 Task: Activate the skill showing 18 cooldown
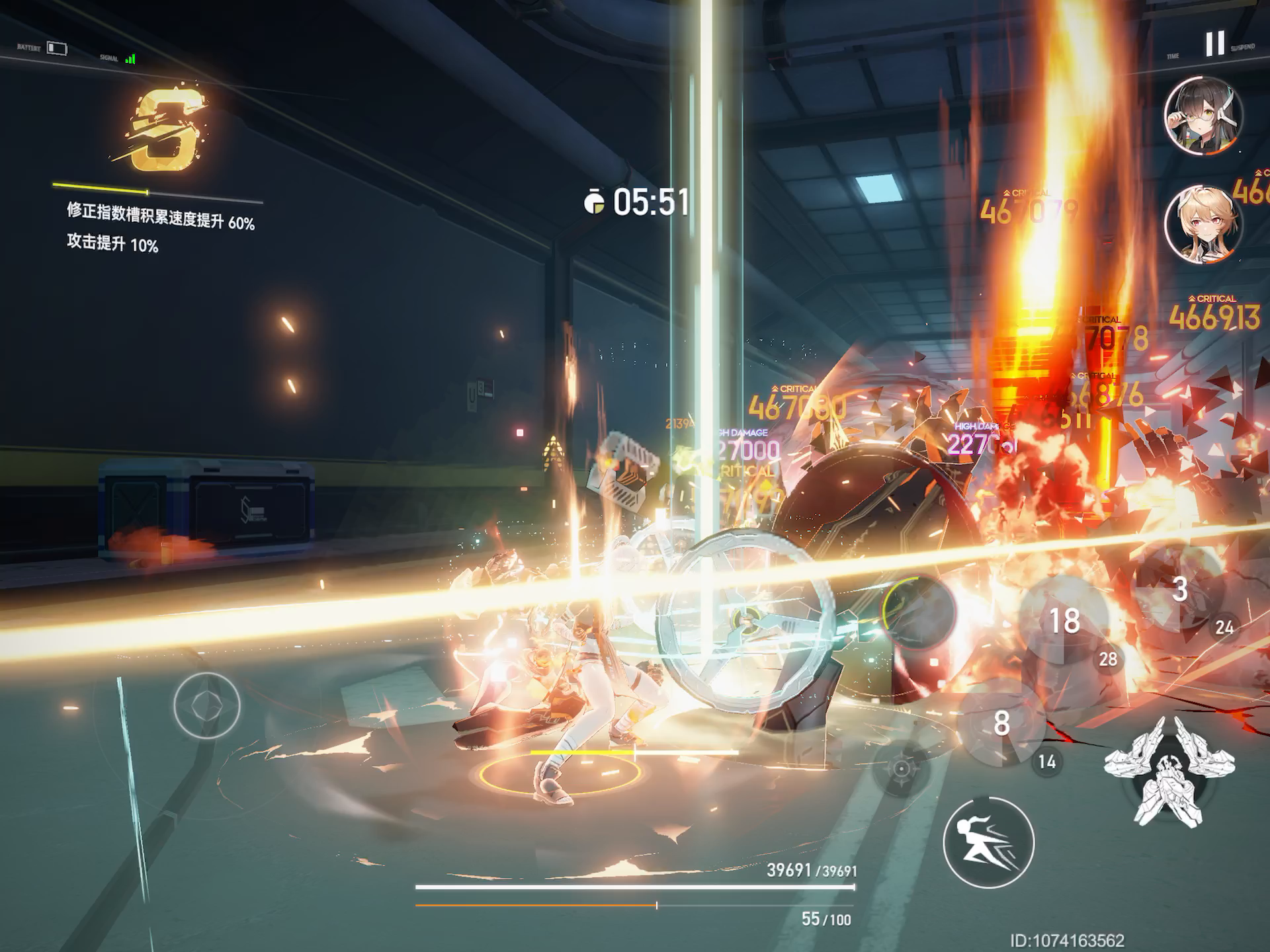click(1064, 621)
